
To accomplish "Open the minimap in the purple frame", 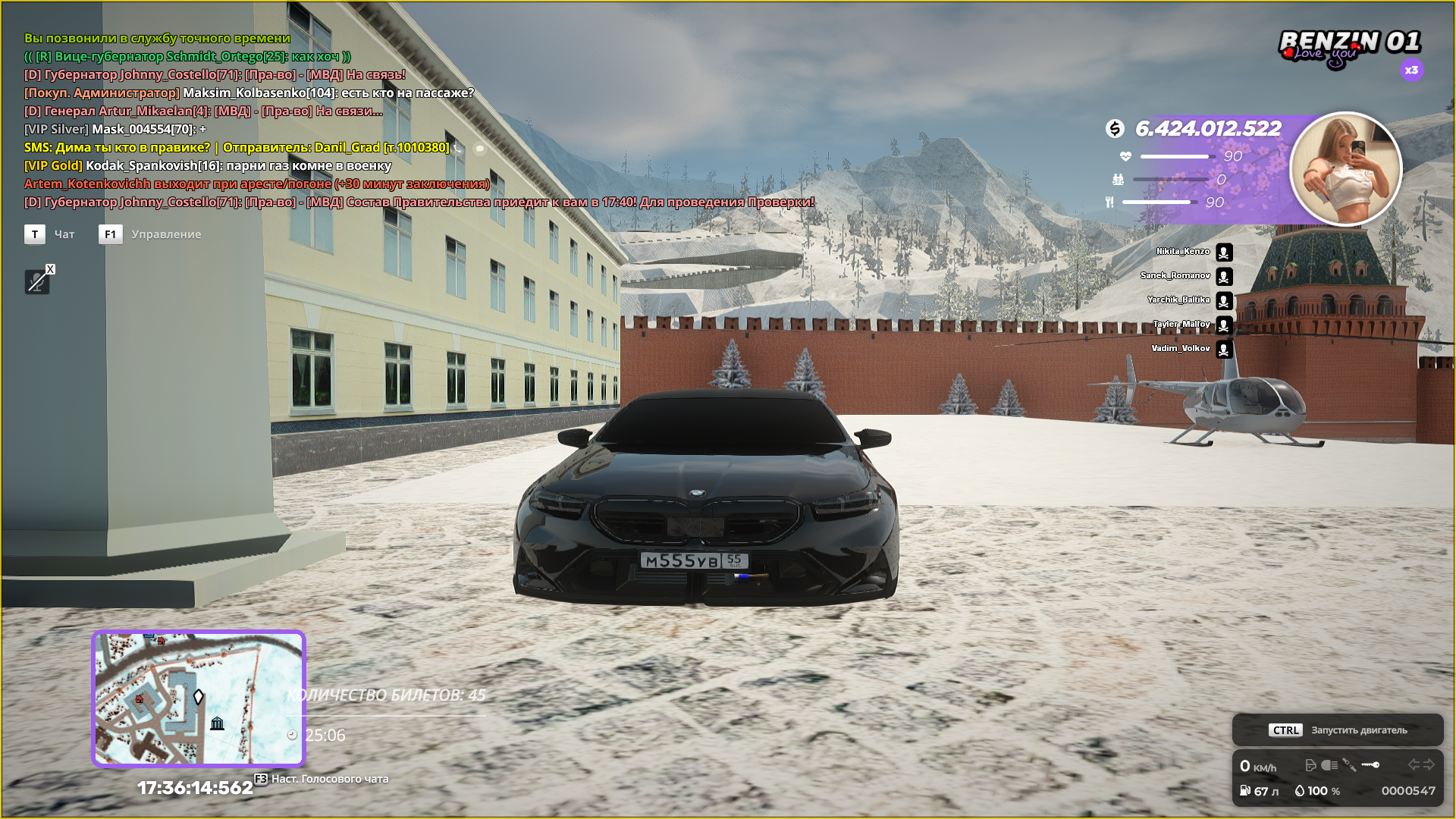I will click(198, 698).
